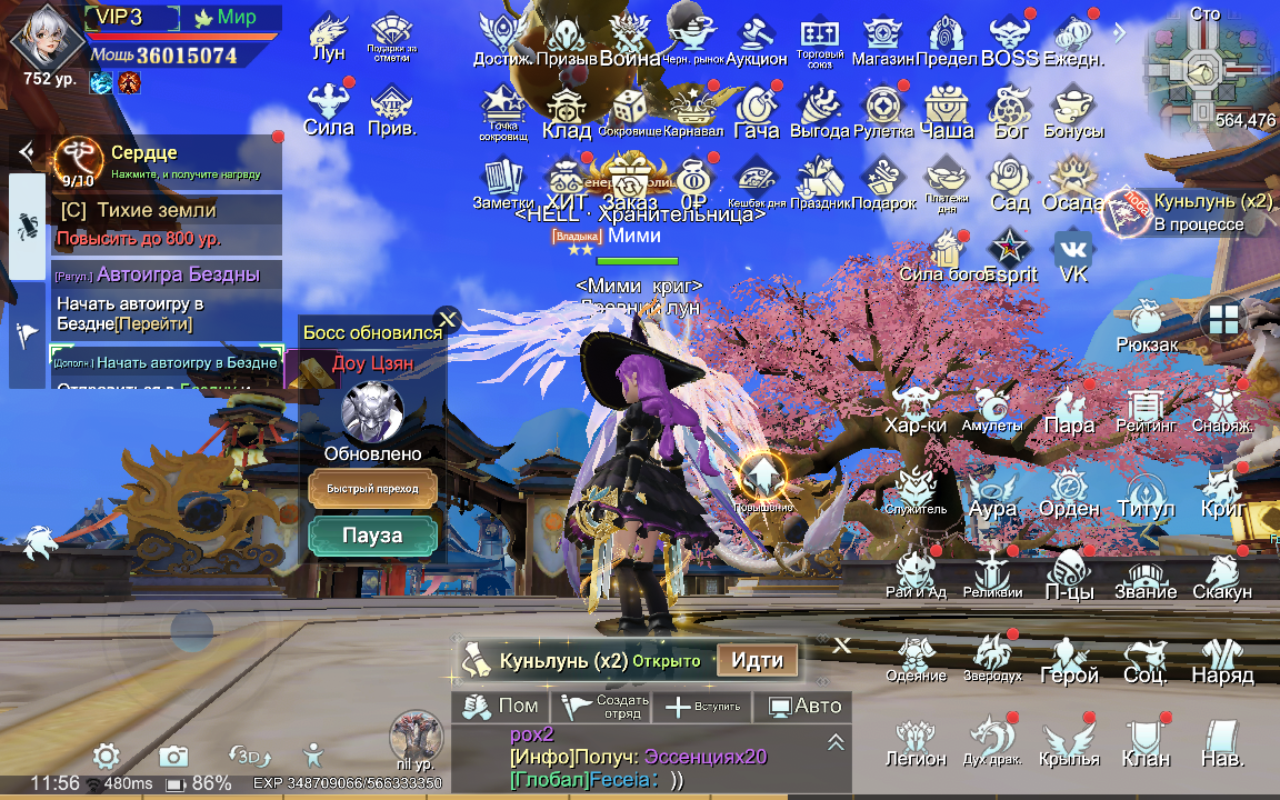The height and width of the screenshot is (800, 1280).
Task: Open the Клан menu
Action: [x=1146, y=741]
